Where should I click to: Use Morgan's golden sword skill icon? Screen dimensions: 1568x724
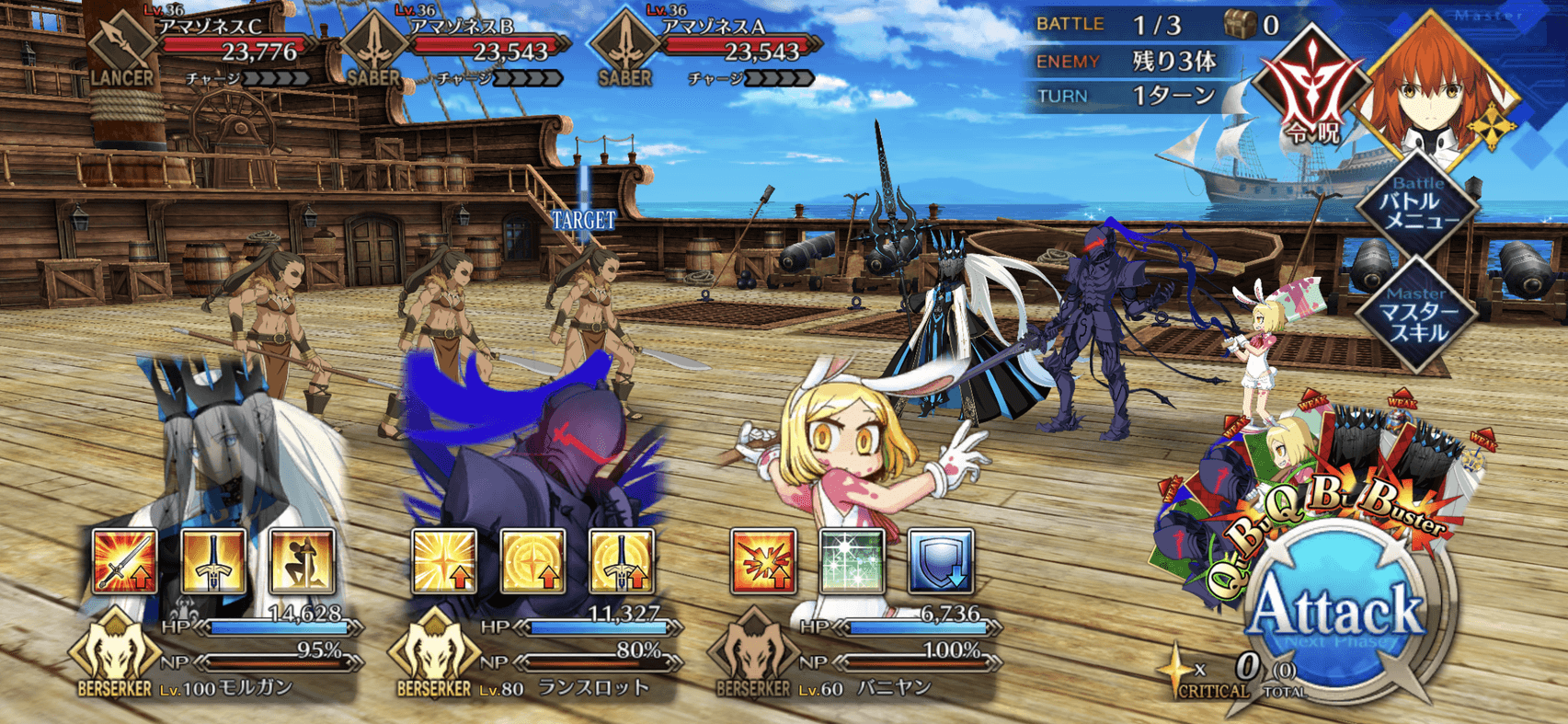[213, 560]
